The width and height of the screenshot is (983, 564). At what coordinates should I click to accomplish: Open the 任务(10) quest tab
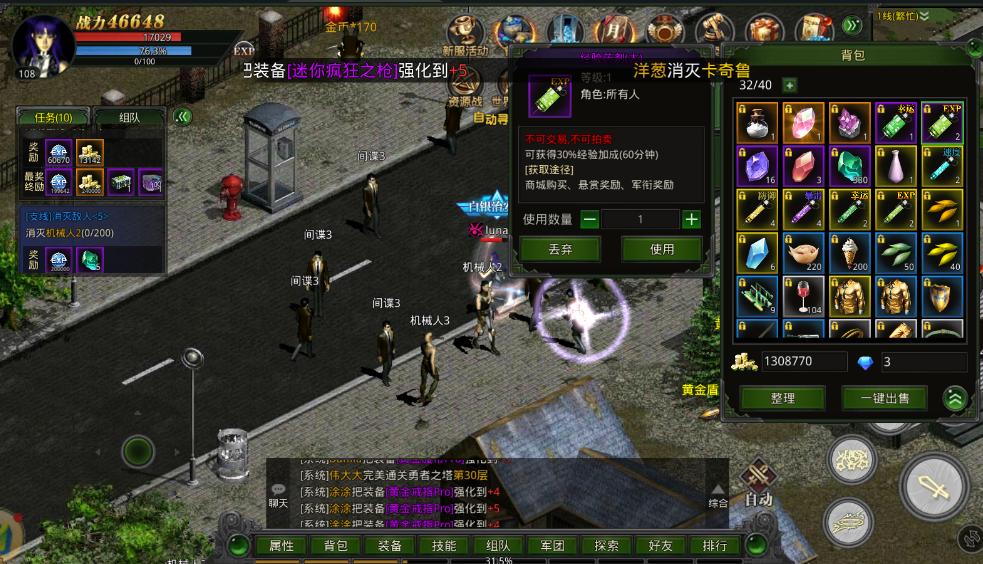[54, 117]
